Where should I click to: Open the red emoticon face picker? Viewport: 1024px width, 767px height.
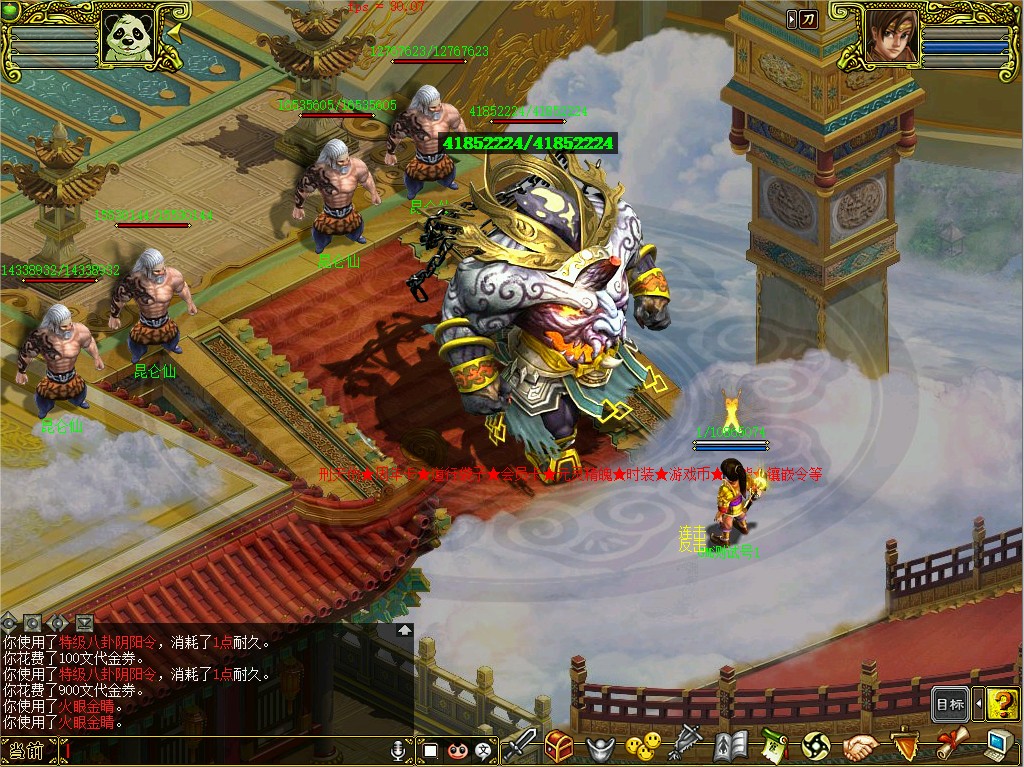point(457,749)
